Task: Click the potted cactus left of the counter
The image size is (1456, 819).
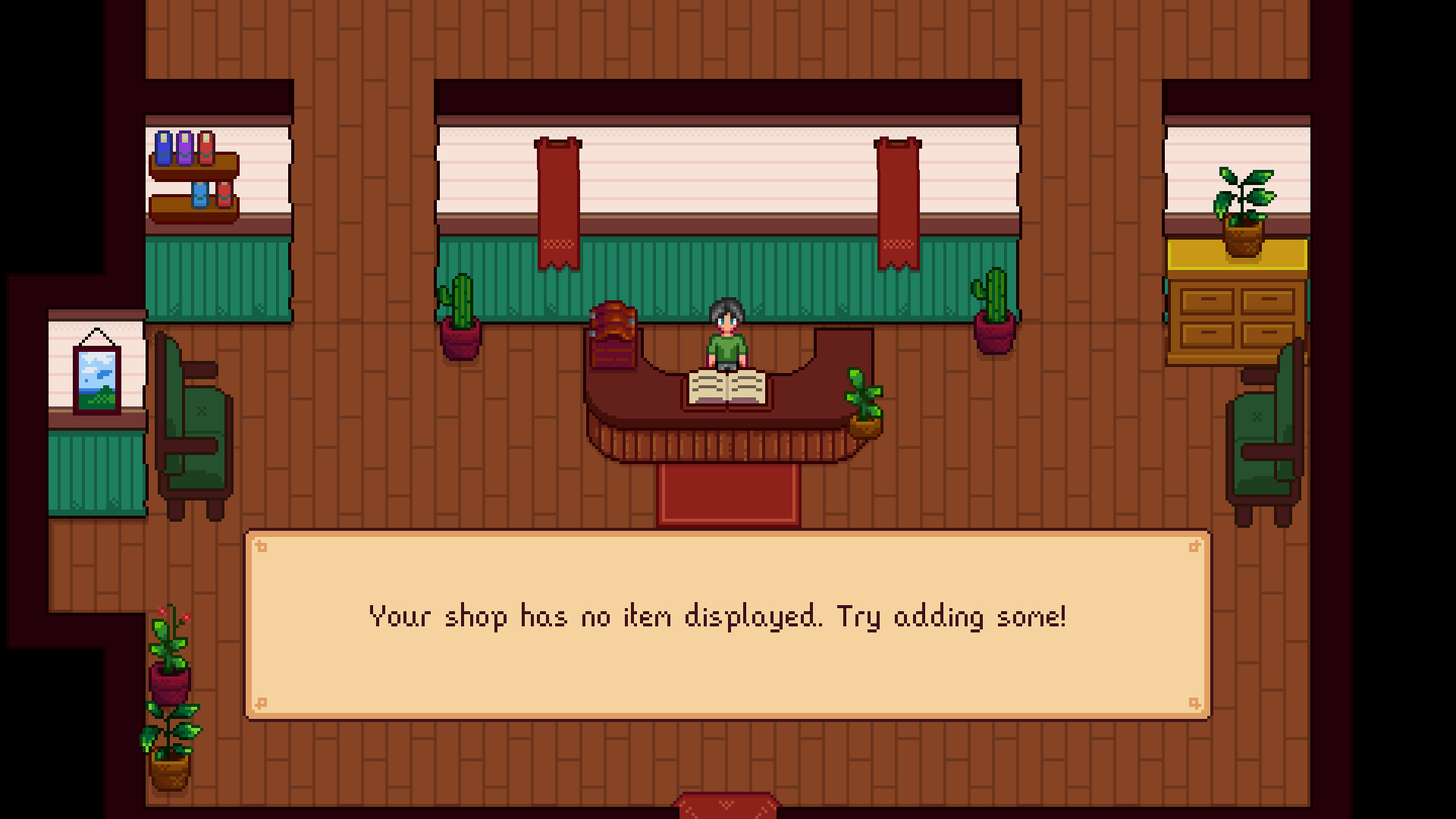Action: point(460,318)
